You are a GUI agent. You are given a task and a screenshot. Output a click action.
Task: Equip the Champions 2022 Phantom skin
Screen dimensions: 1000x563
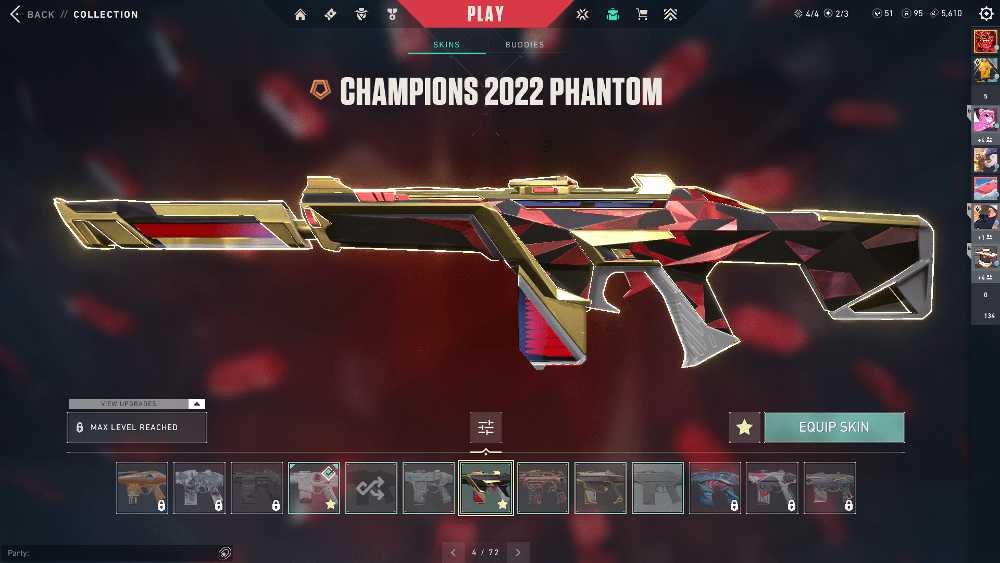click(834, 427)
